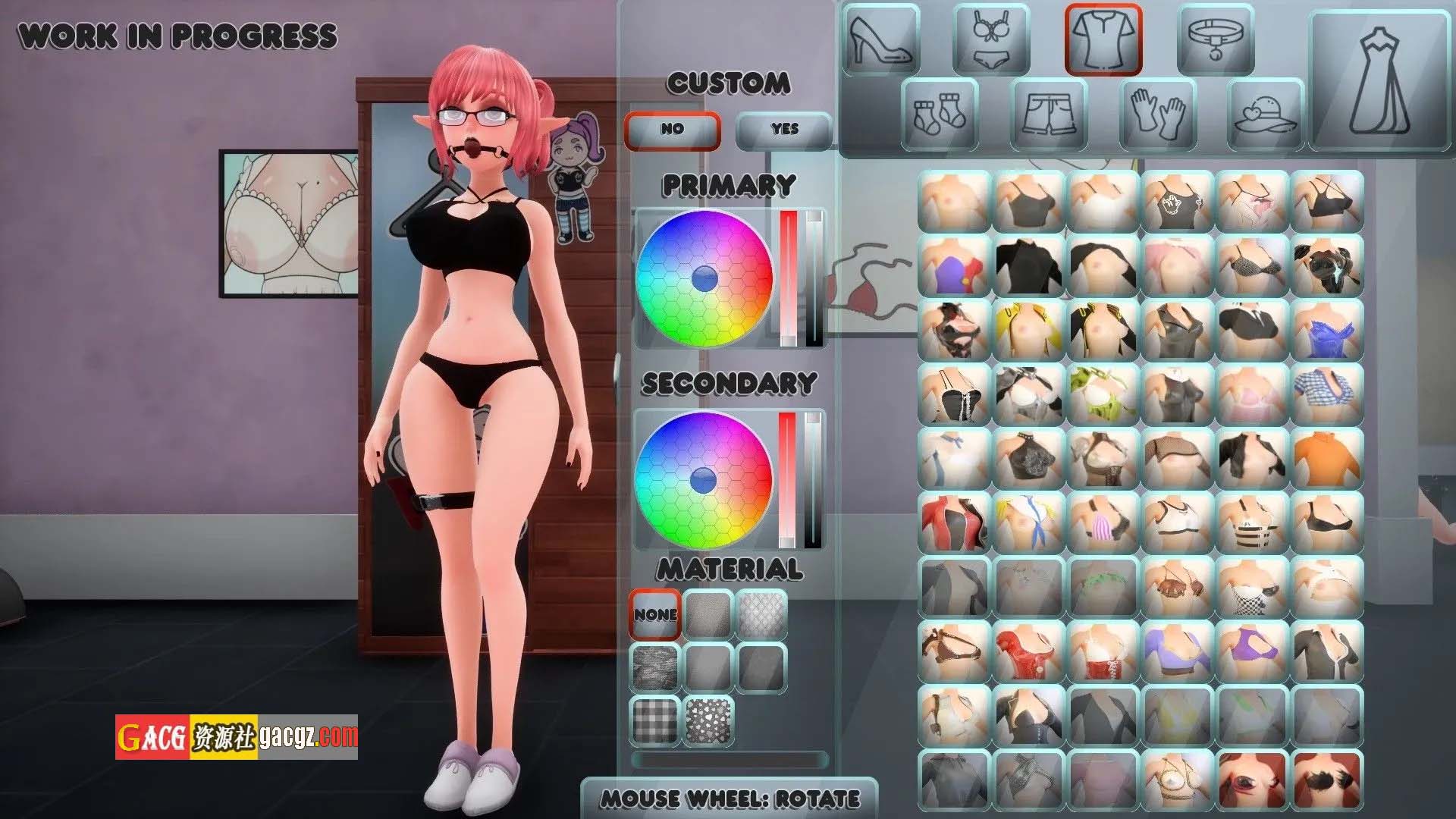
Task: Choose the heart pattern material swatch
Action: pos(708,720)
